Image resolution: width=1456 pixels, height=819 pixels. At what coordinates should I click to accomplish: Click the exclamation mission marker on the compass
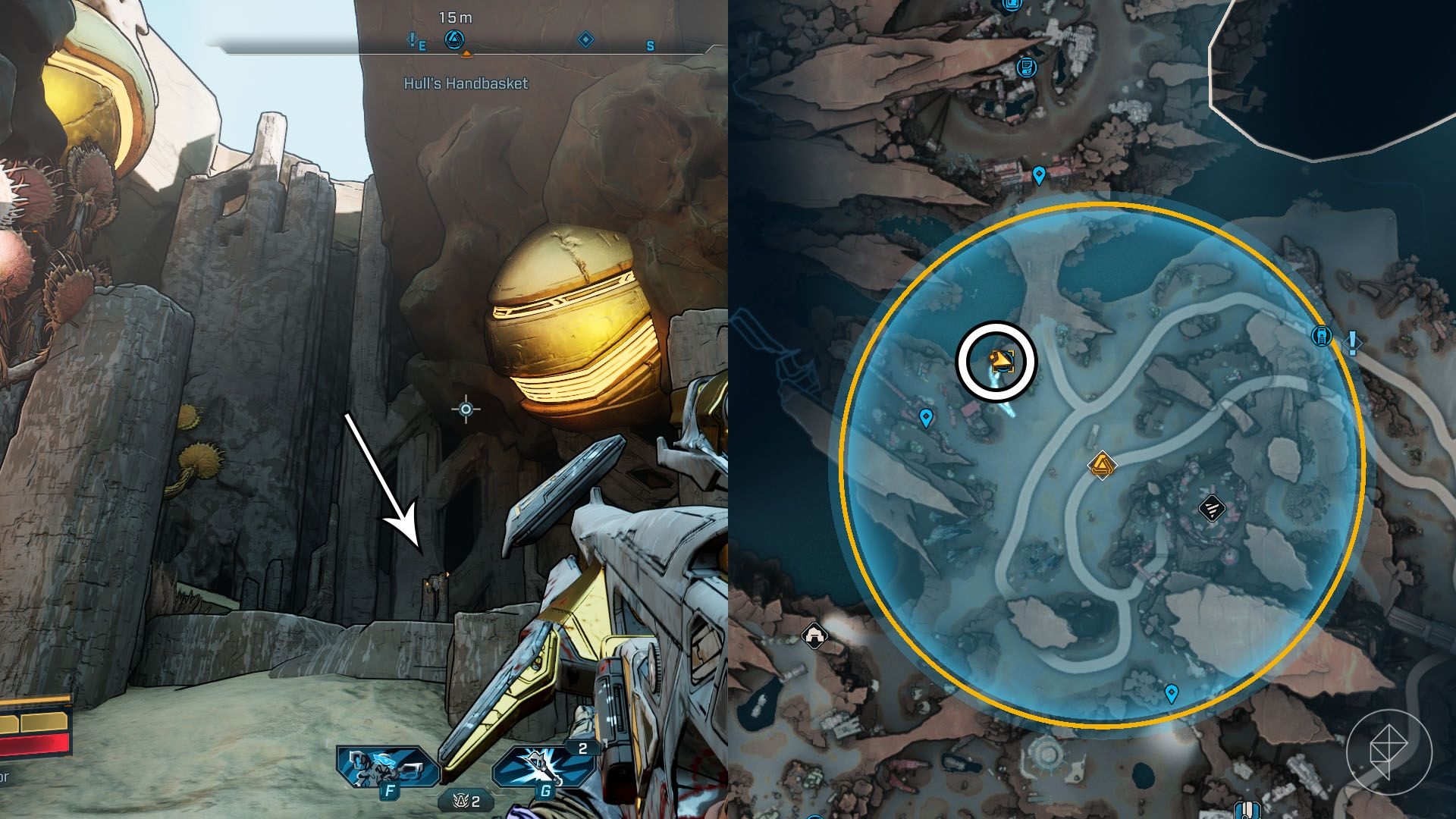(x=413, y=39)
